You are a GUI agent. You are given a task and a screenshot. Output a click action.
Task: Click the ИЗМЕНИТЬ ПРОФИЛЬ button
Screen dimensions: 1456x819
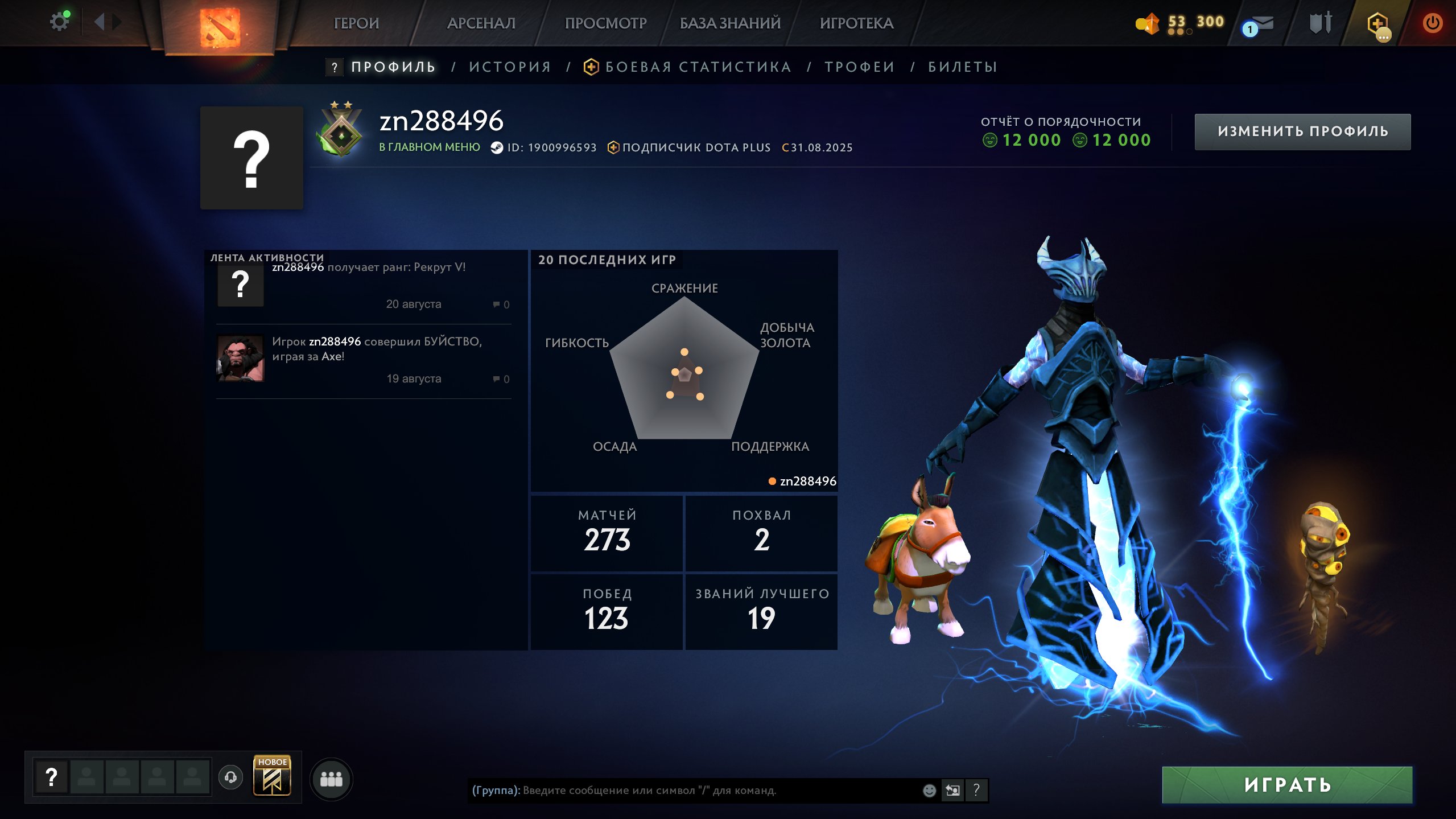coord(1302,131)
